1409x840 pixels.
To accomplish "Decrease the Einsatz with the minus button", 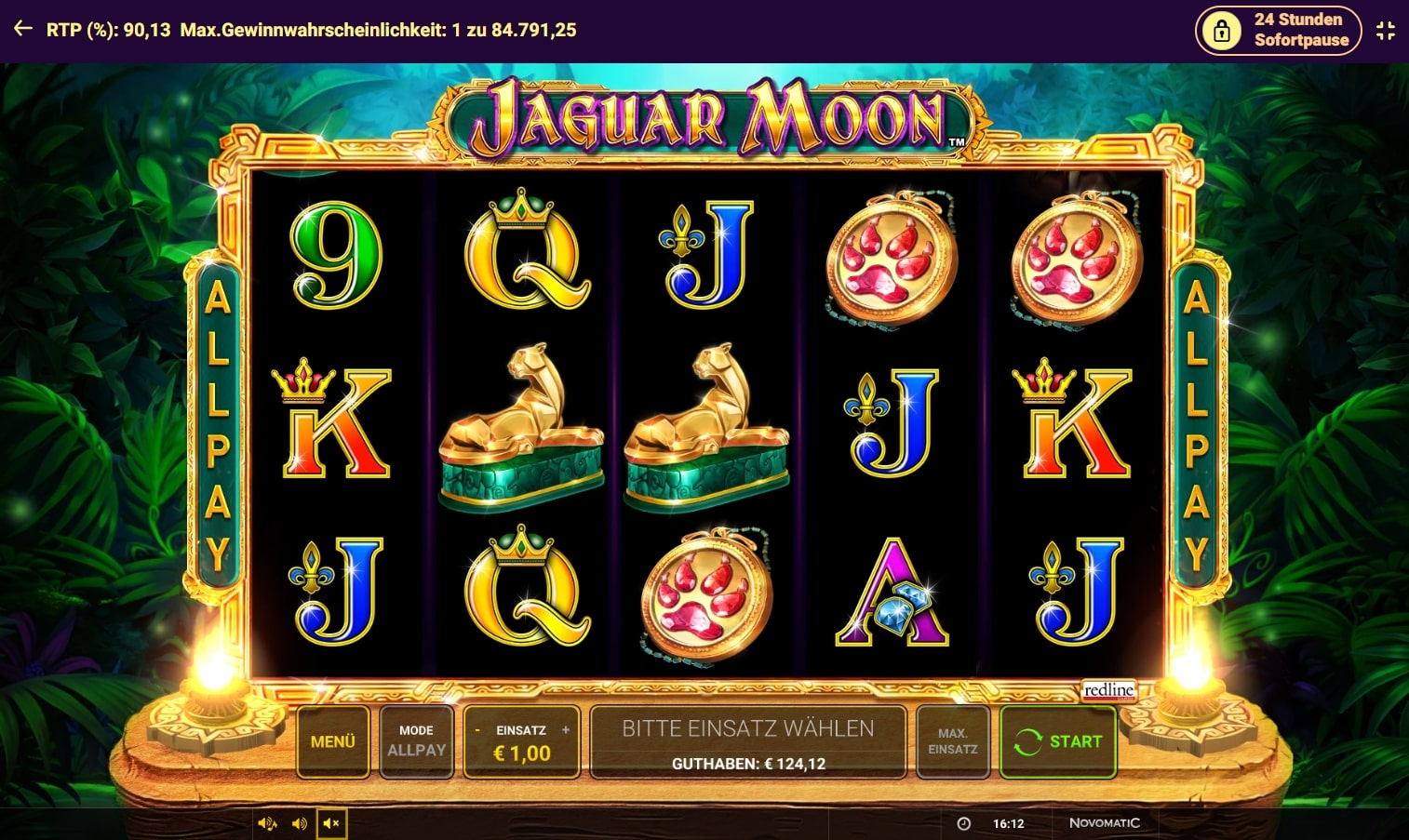I will click(x=477, y=730).
